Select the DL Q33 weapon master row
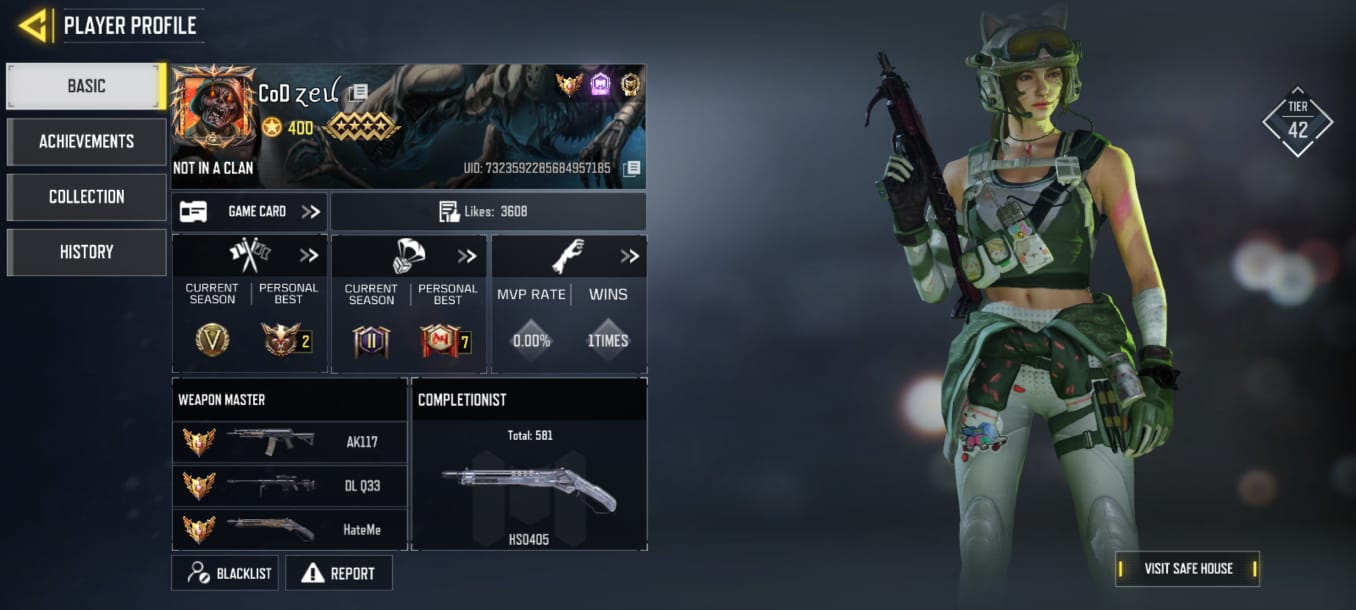1356x610 pixels. (x=290, y=486)
